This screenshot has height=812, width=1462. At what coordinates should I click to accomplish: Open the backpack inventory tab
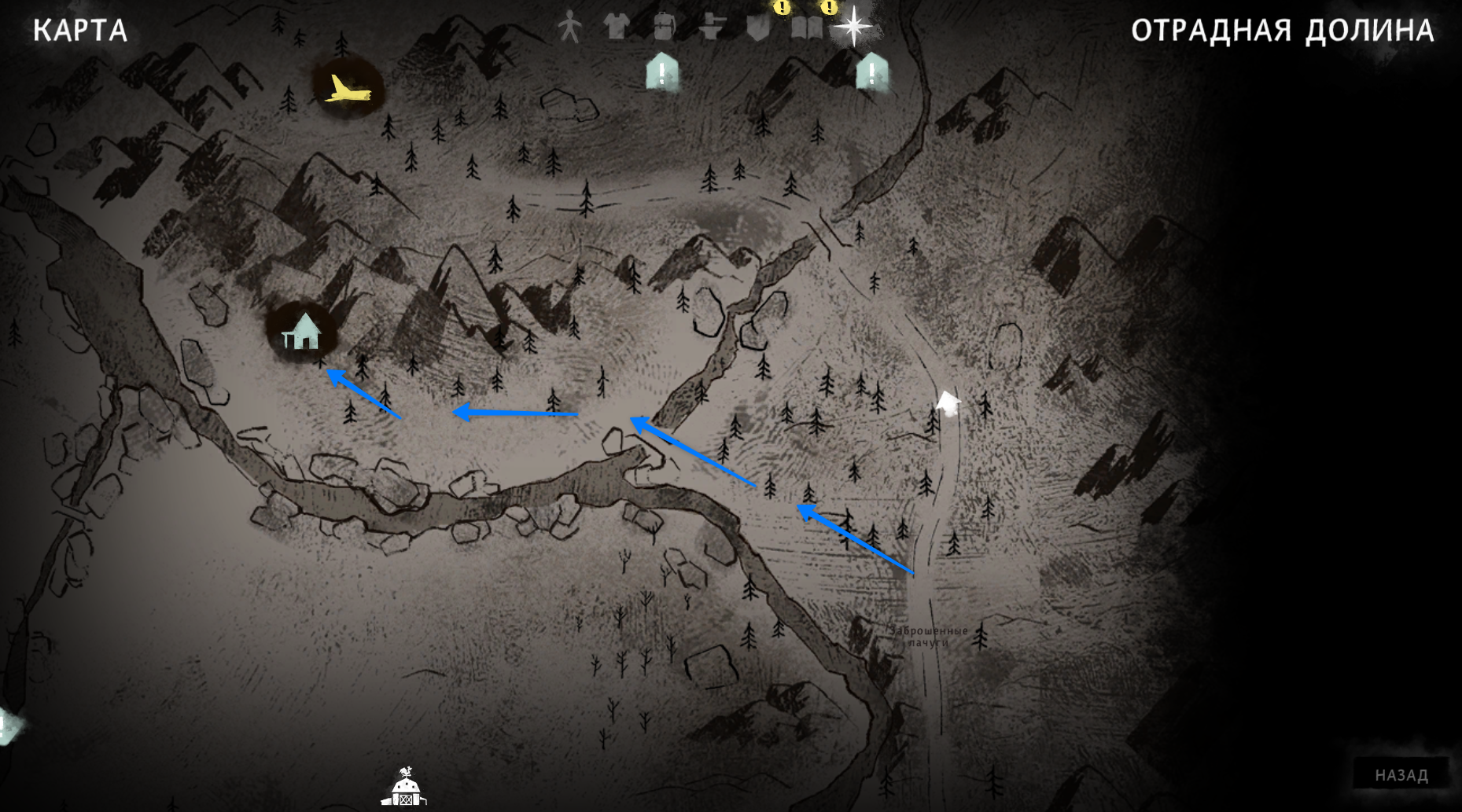[x=664, y=27]
